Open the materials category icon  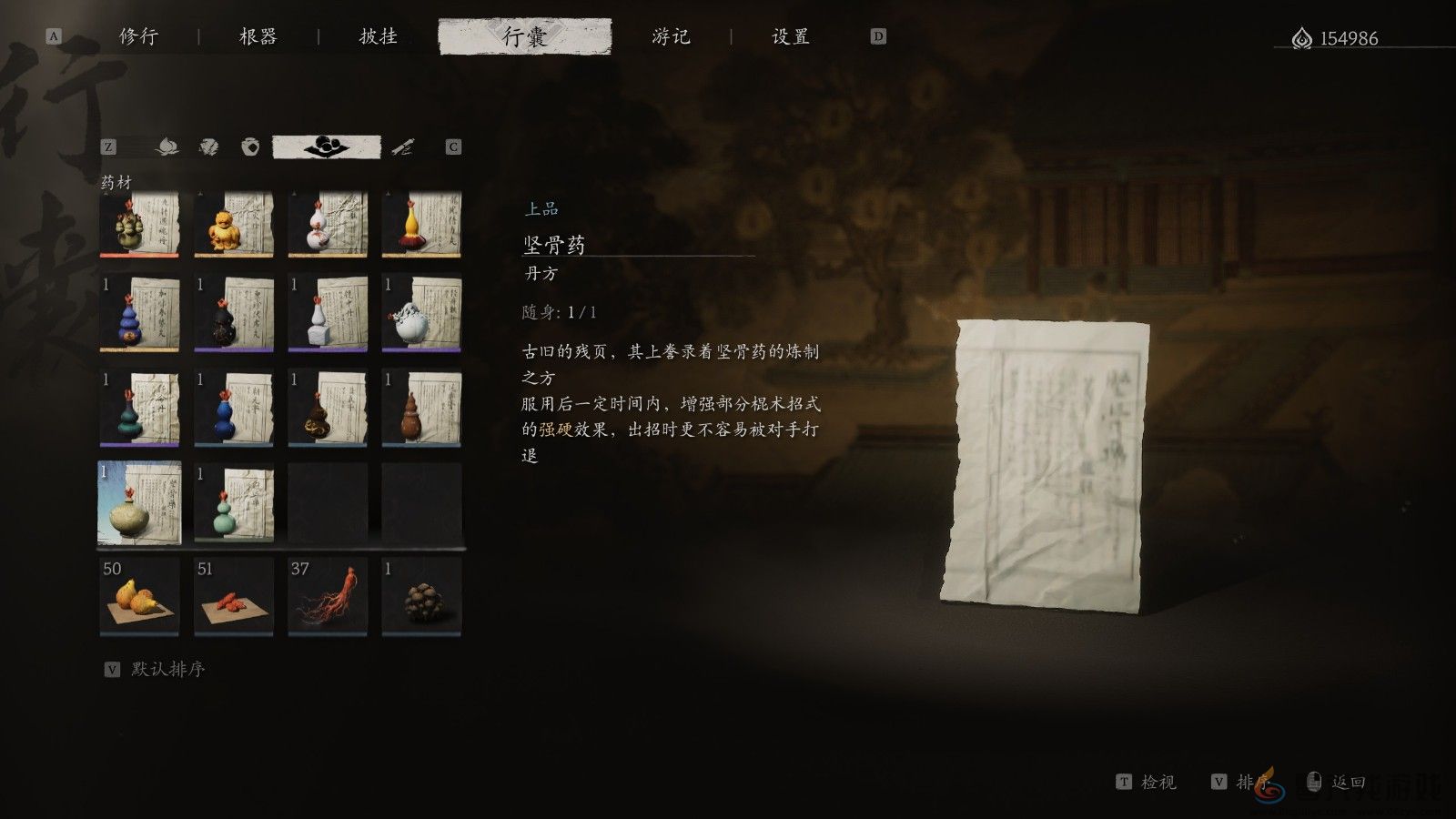[x=167, y=147]
